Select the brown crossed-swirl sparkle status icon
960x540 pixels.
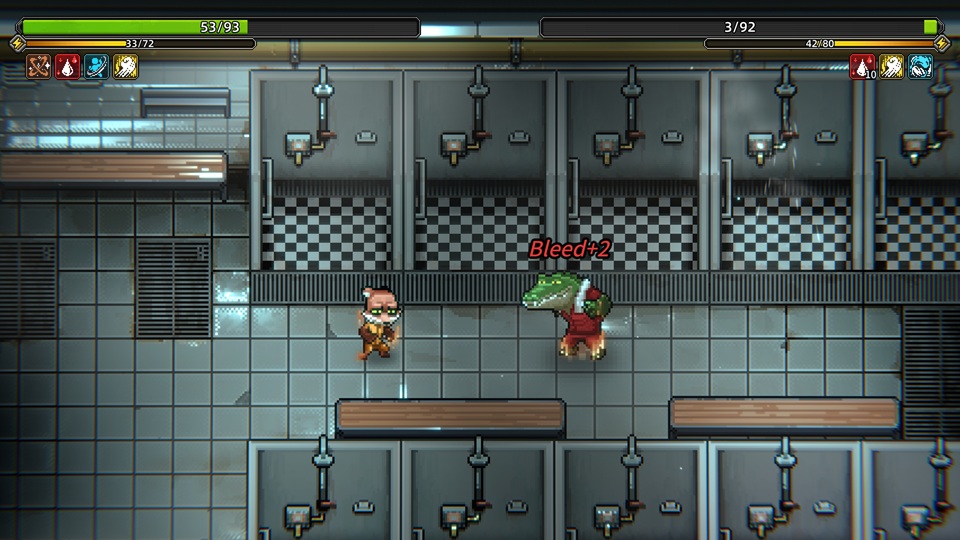39,67
